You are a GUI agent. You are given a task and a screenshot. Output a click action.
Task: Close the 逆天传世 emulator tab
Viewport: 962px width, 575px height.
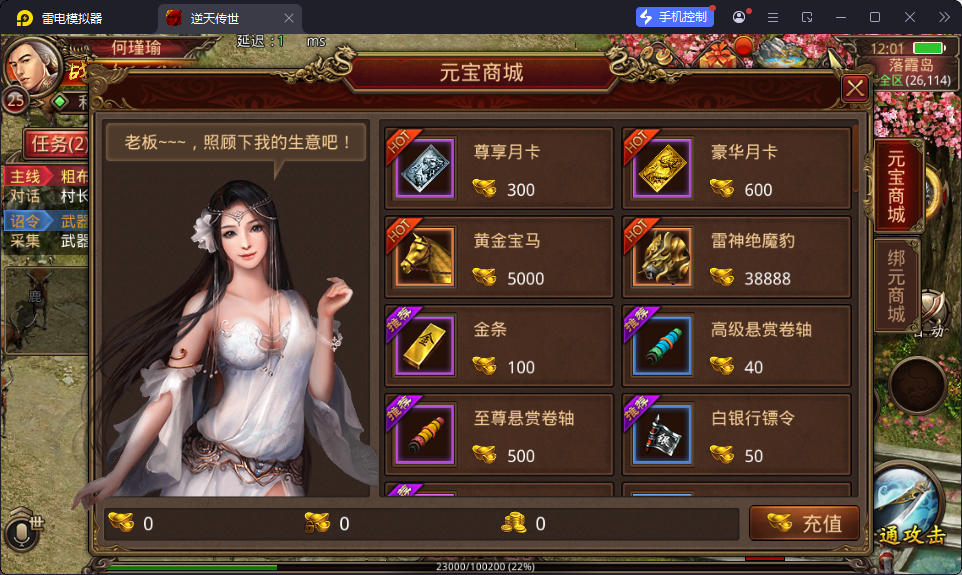[289, 18]
